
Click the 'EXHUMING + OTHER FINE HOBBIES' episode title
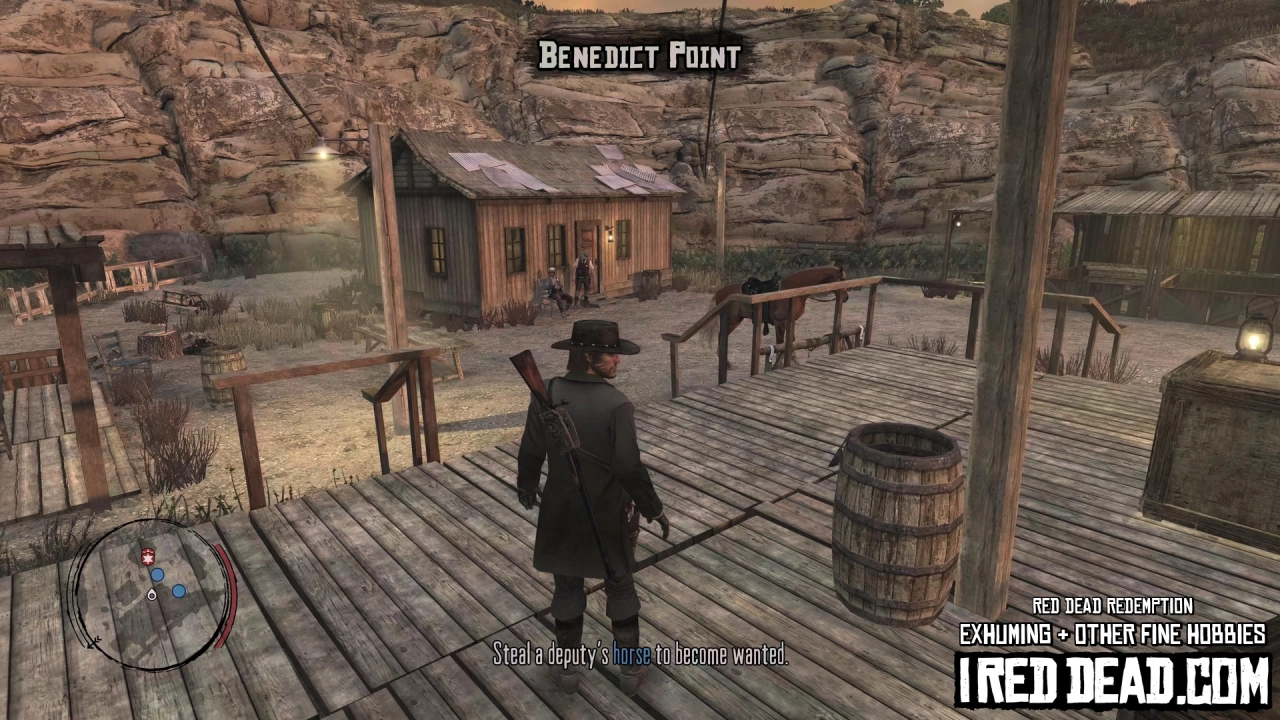coord(1112,631)
